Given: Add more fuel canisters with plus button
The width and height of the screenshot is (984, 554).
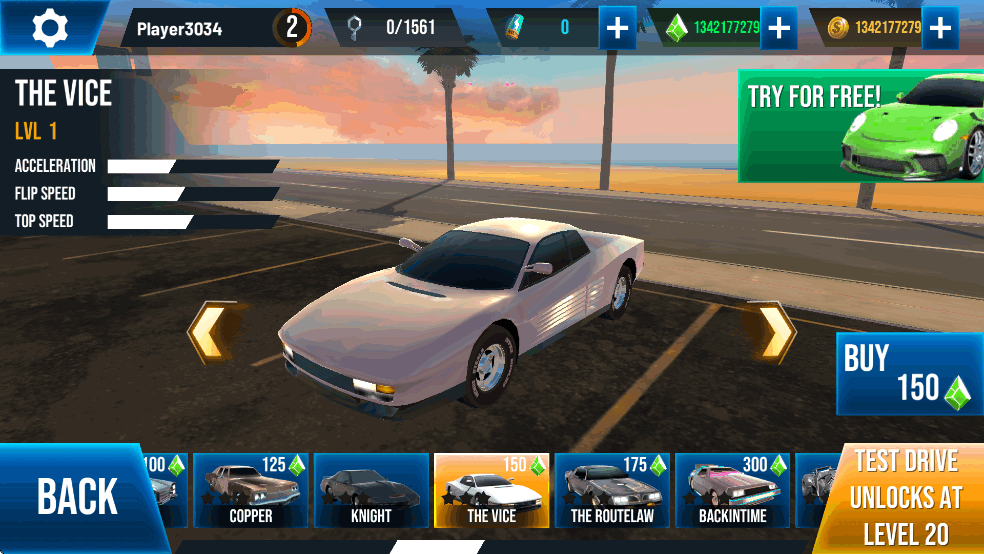Looking at the screenshot, I should (618, 28).
